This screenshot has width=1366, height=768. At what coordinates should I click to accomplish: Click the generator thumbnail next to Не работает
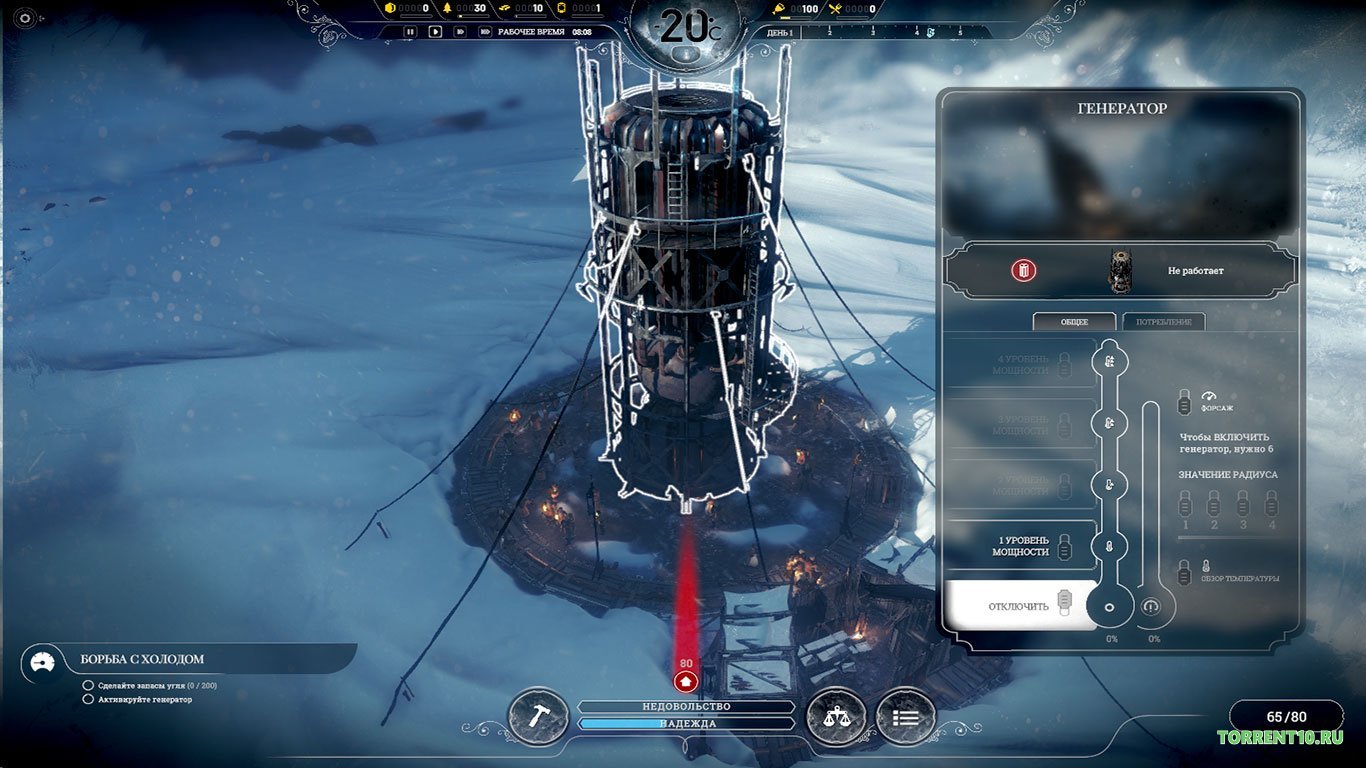point(1121,268)
